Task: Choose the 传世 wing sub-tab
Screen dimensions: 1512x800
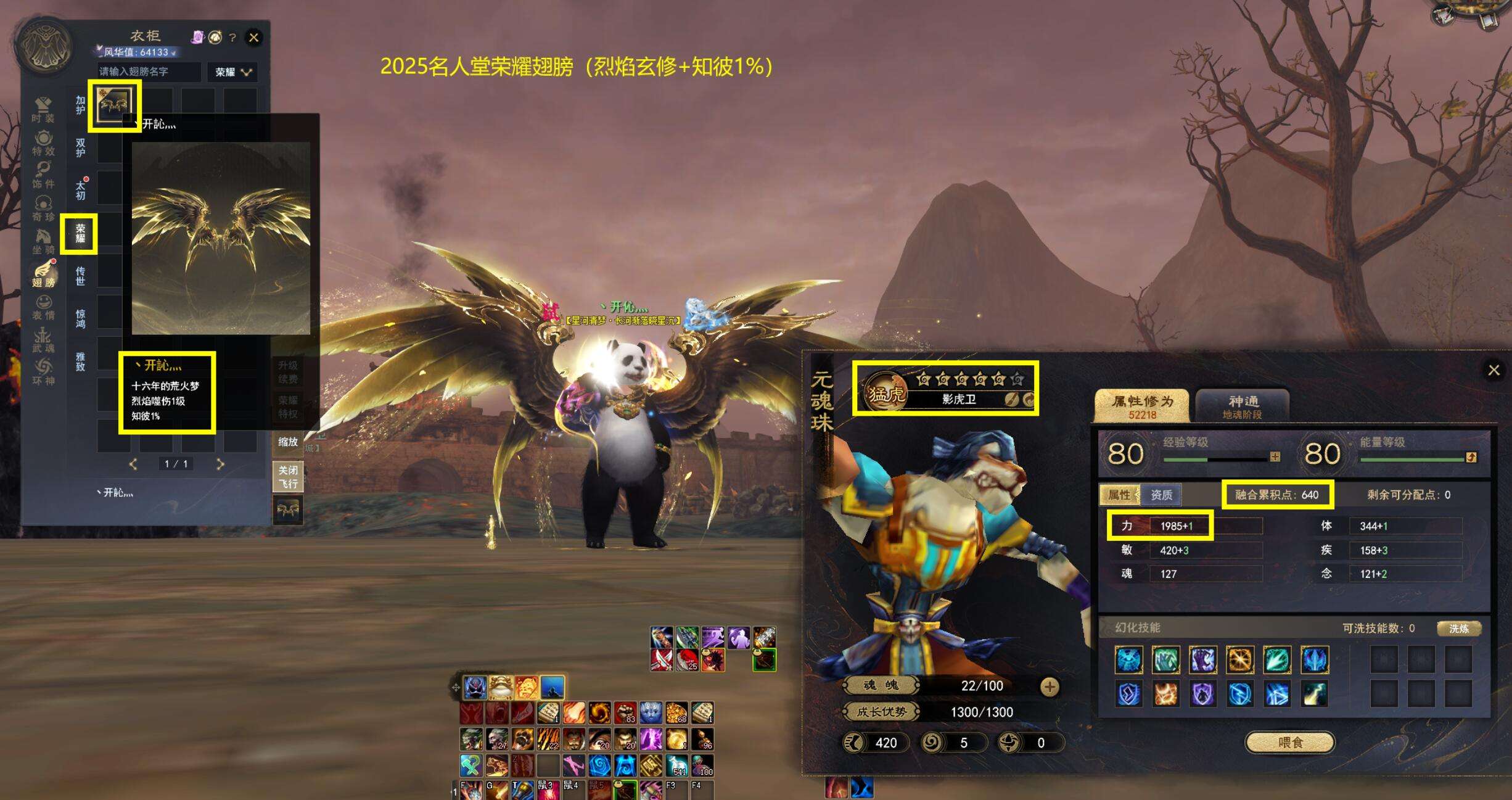Action: [x=80, y=276]
